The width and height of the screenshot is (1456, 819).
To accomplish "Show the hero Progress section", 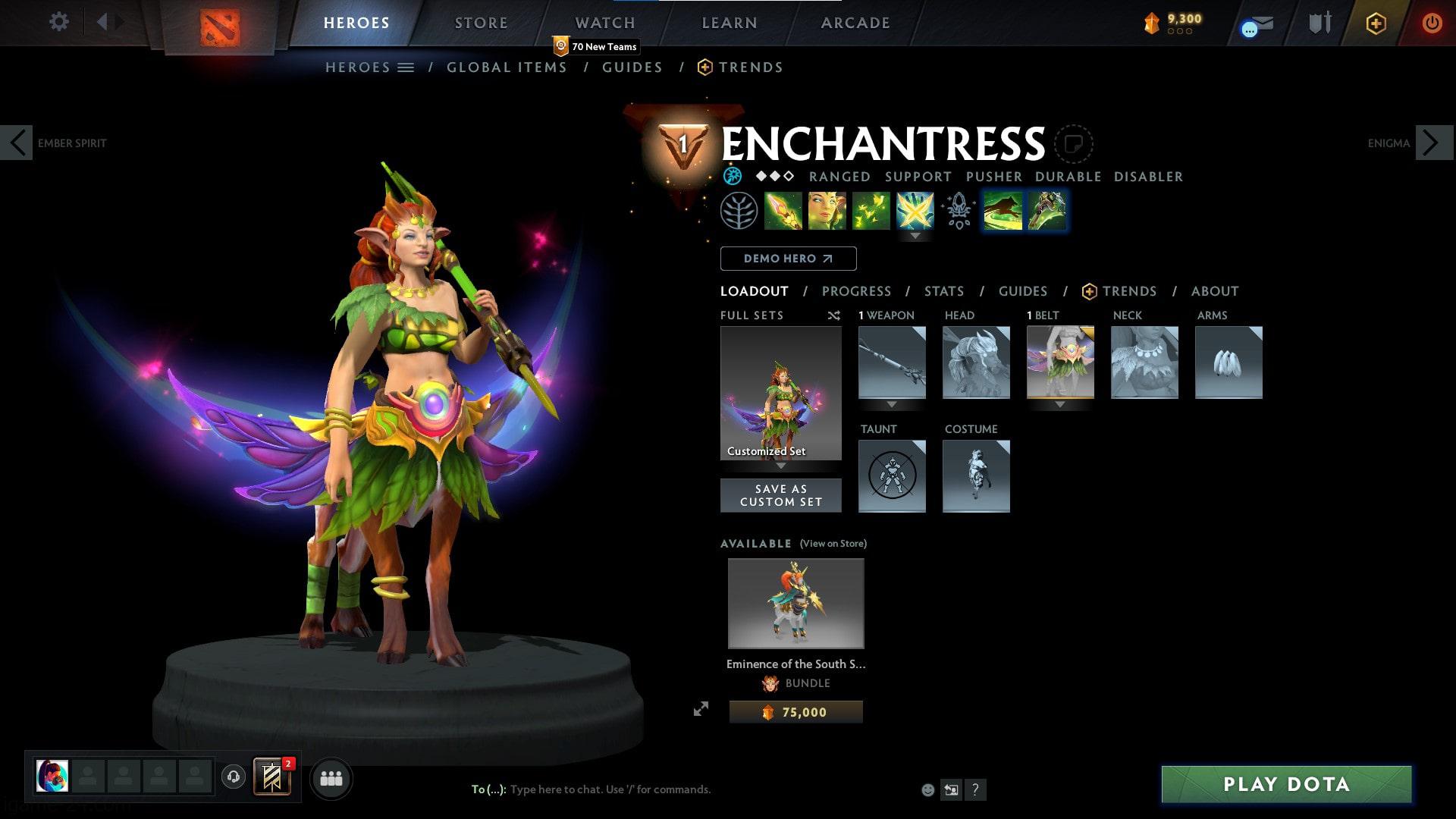I will 856,291.
